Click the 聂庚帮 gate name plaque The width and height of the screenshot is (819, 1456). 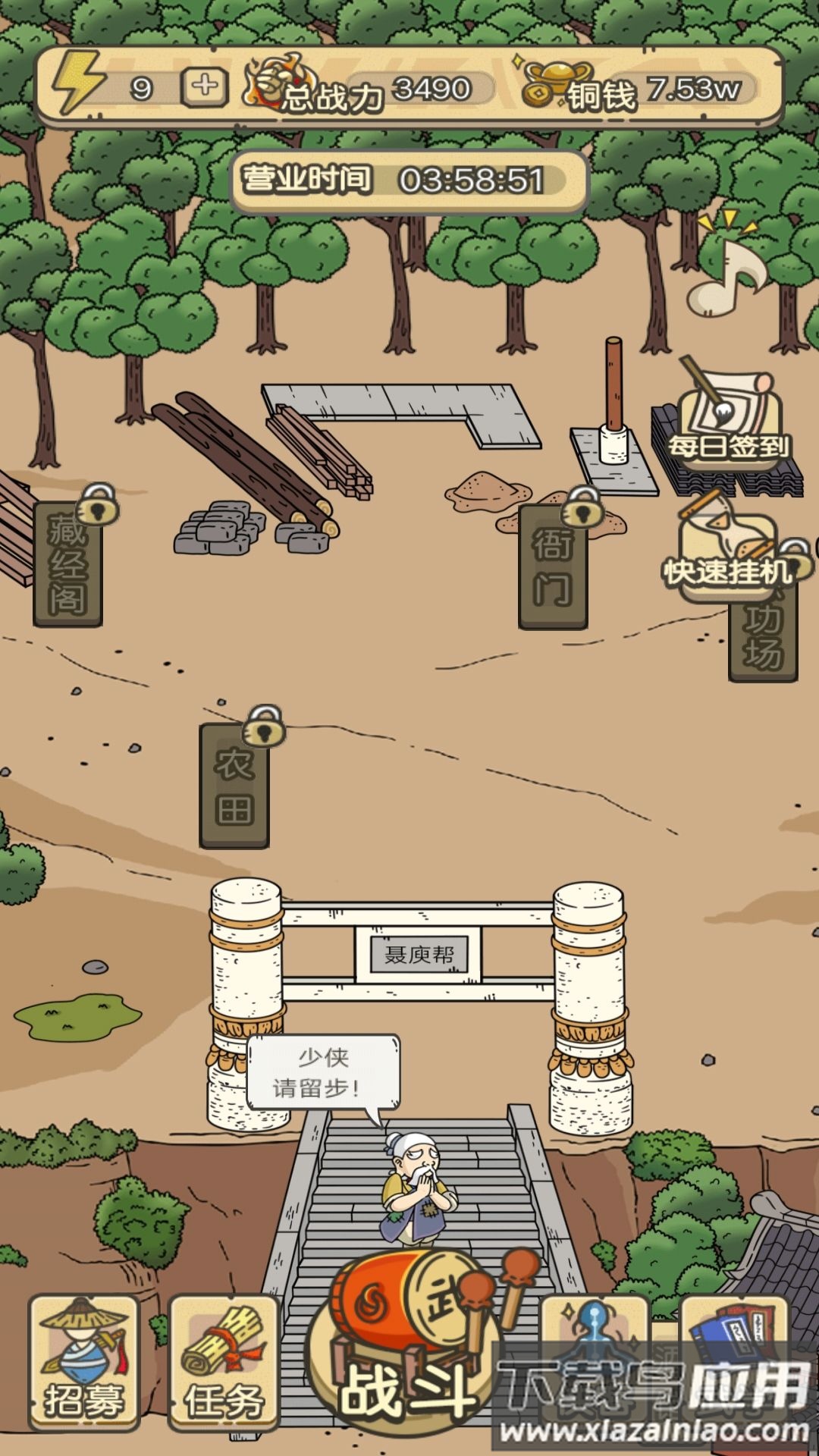point(419,954)
